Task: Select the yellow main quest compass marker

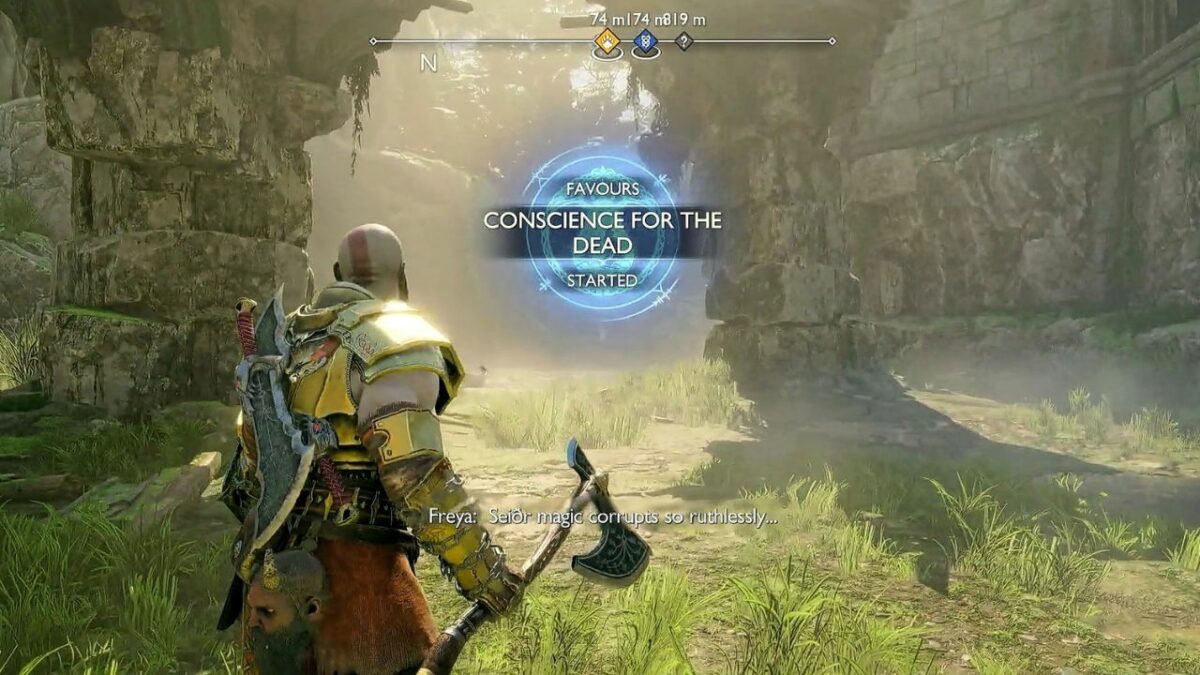Action: pos(607,41)
